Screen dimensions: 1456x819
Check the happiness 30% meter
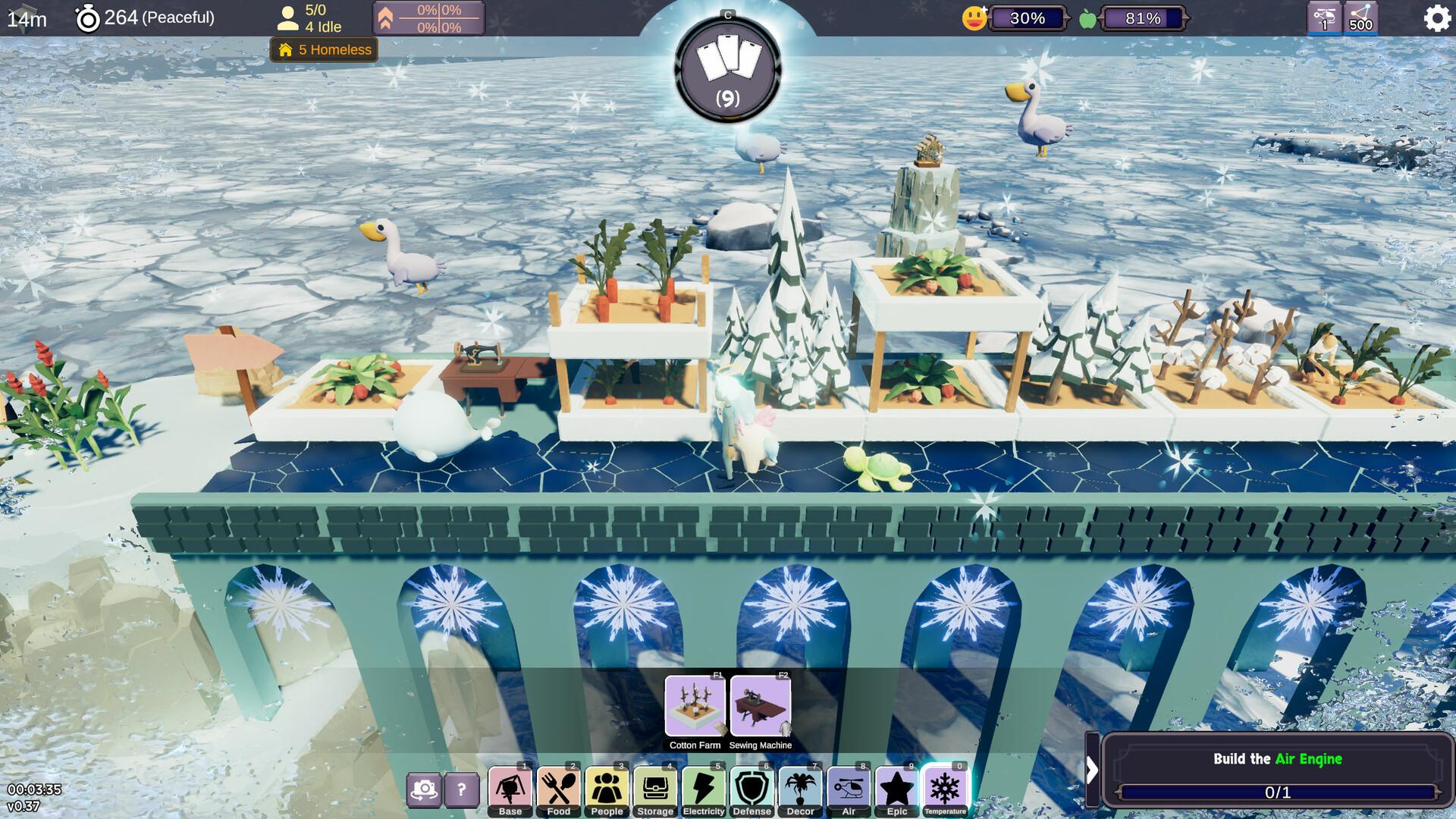[x=1028, y=17]
